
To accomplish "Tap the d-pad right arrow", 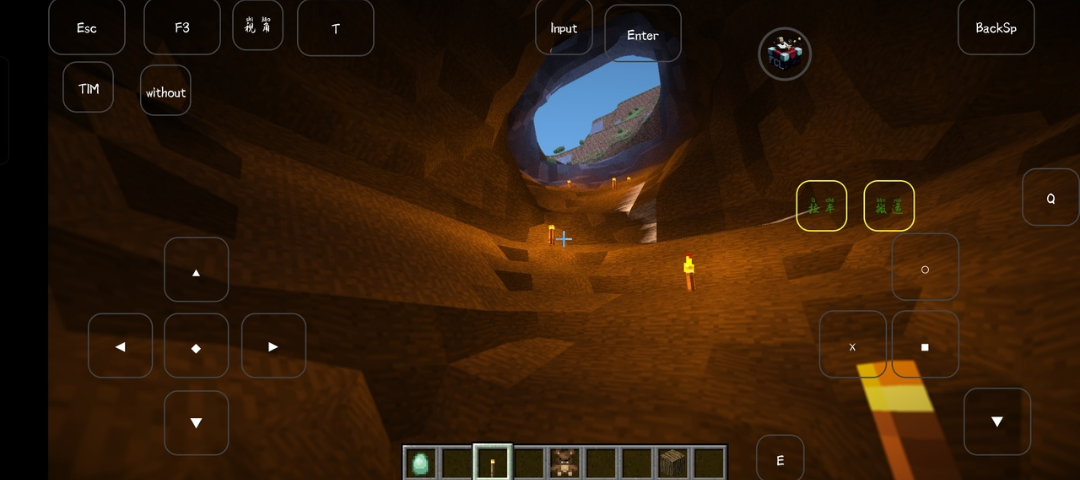I will 273,346.
